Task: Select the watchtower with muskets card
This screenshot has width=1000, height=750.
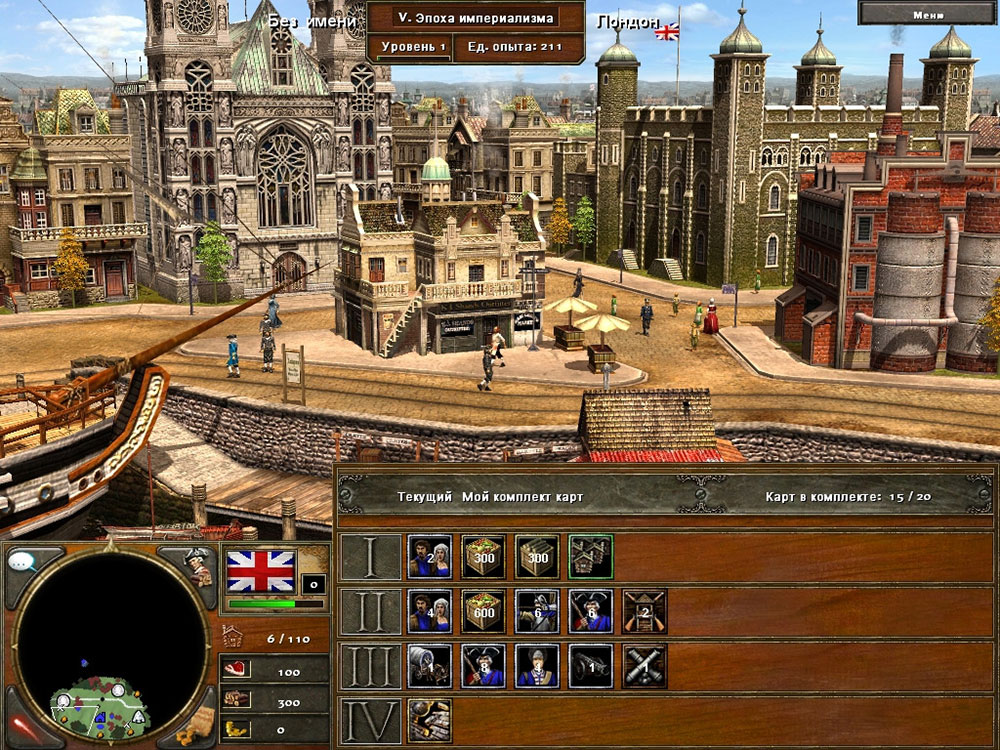Action: pos(645,611)
